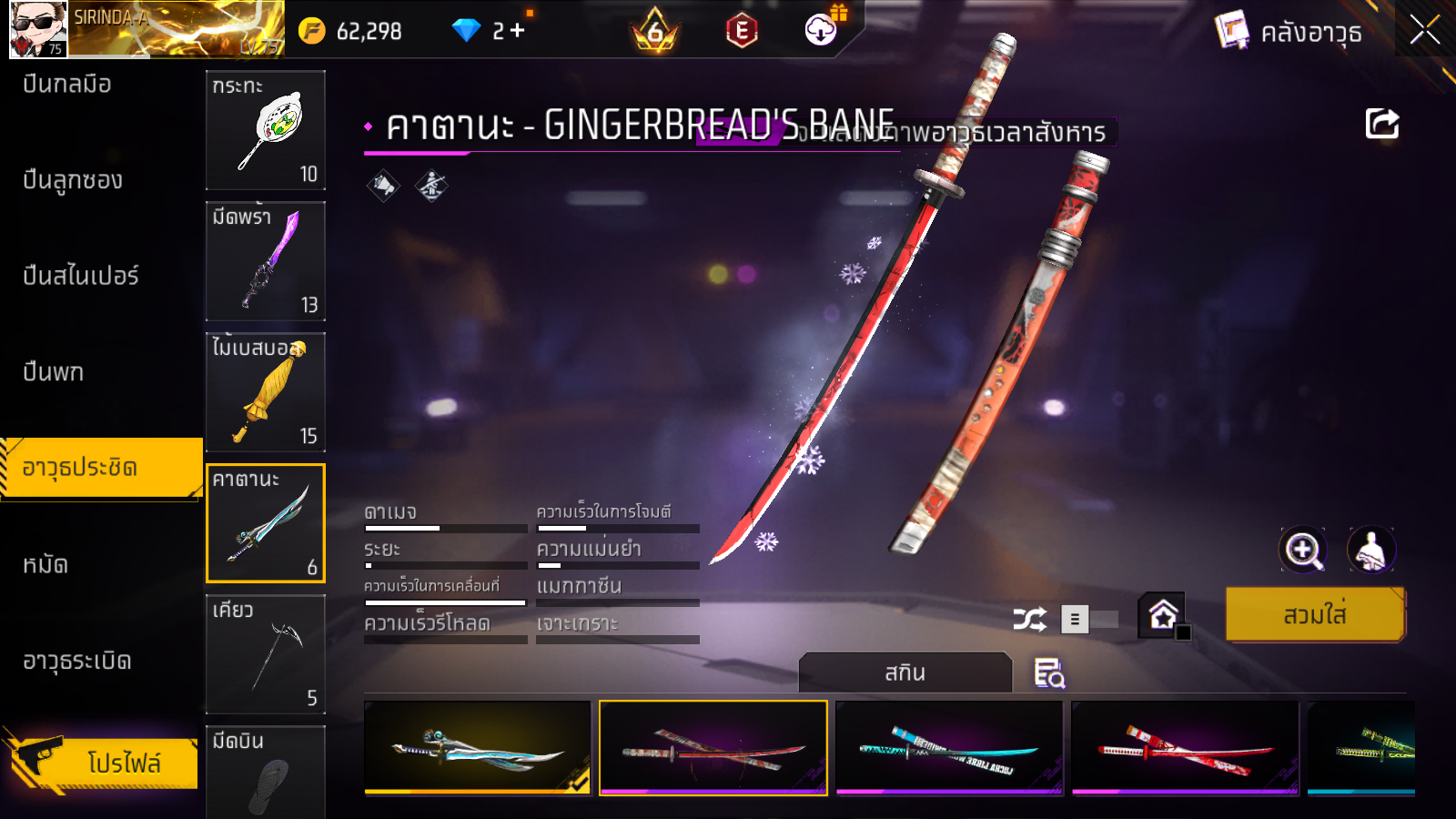This screenshot has width=1456, height=819.
Task: Choose the ปืนพก category
Action: click(54, 372)
